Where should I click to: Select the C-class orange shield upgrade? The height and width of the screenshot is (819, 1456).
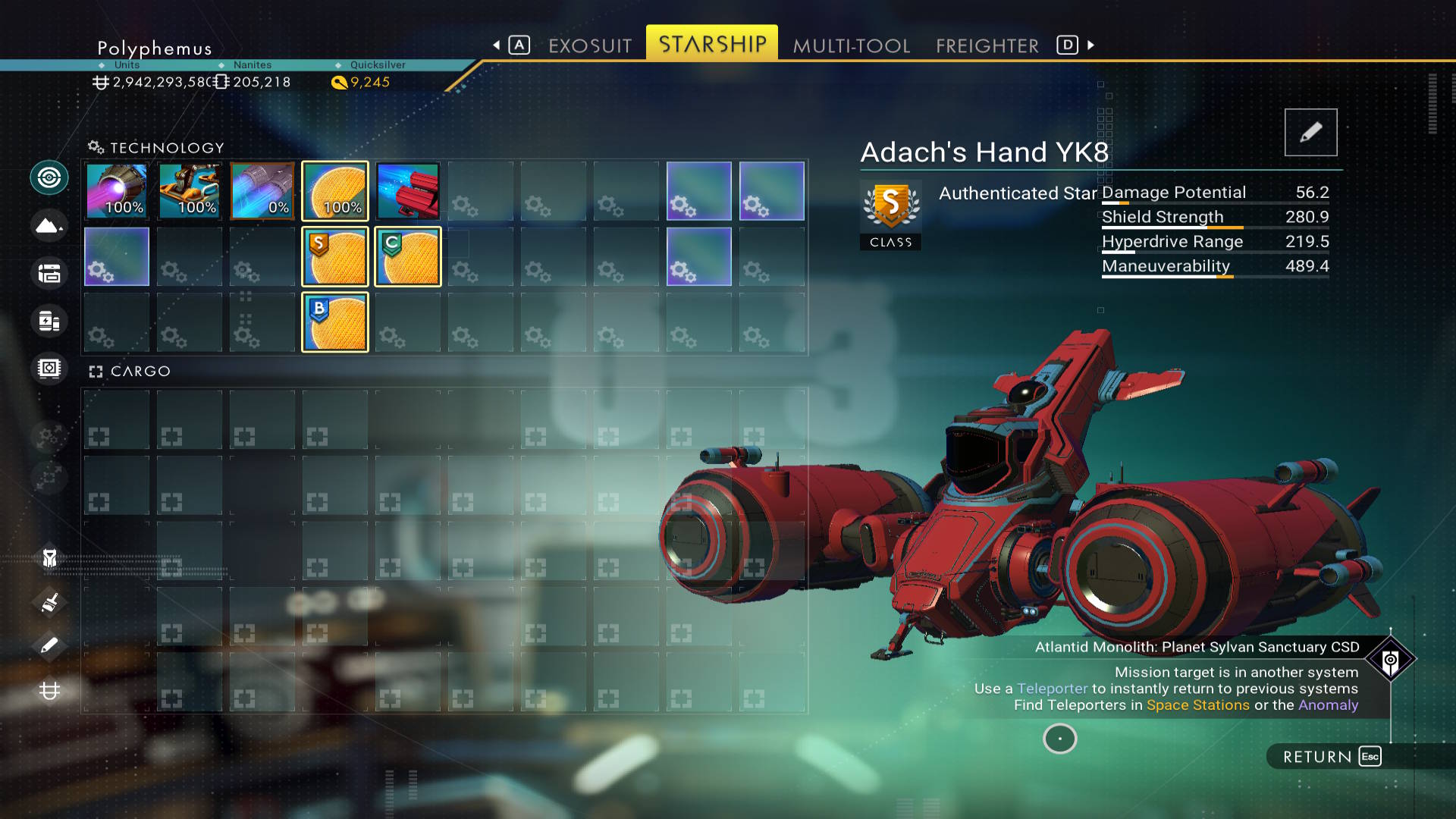coord(408,257)
